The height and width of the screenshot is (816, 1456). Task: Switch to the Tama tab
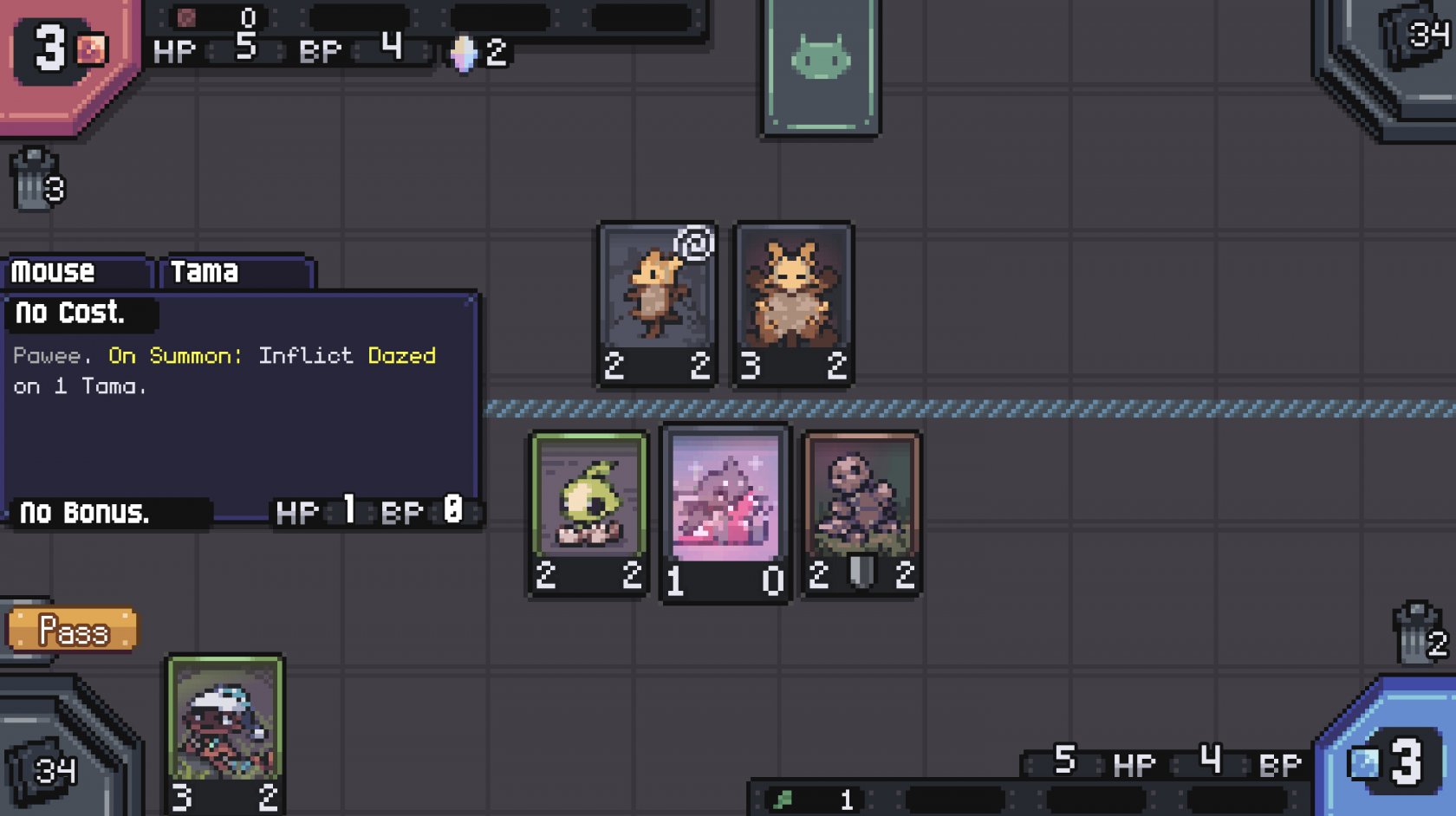click(x=234, y=272)
